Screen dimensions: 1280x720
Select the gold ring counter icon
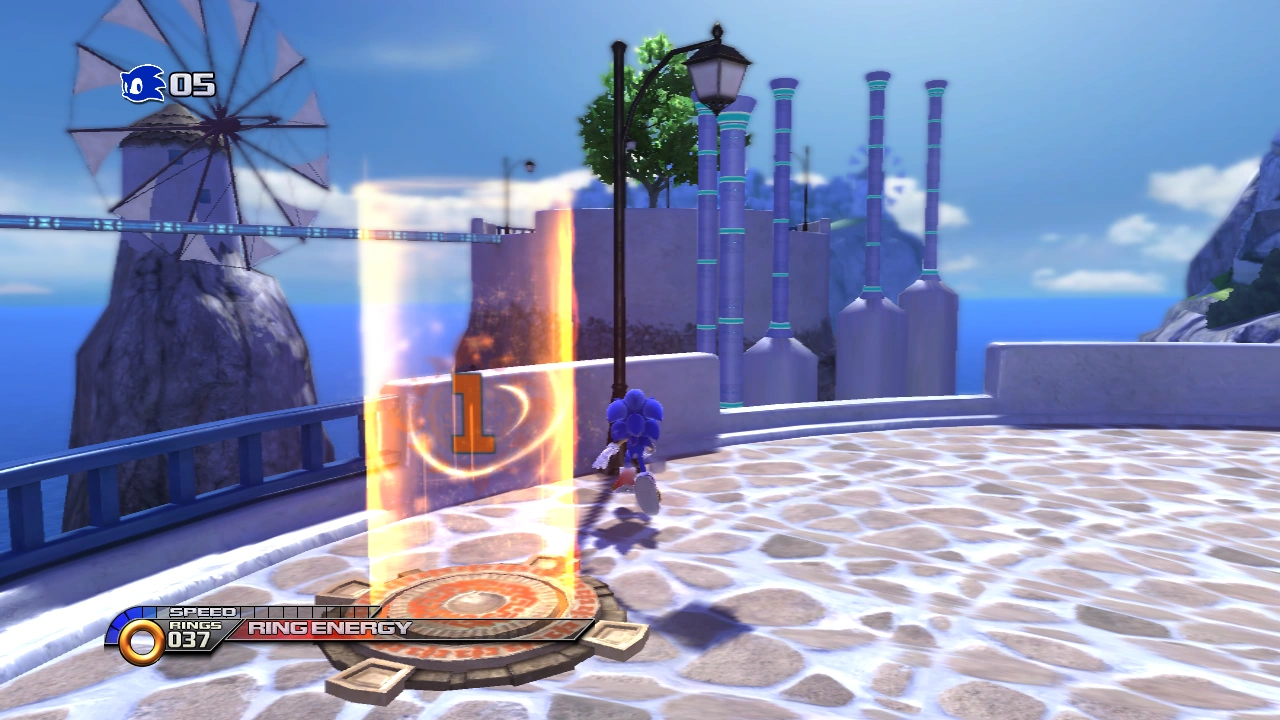[x=141, y=642]
